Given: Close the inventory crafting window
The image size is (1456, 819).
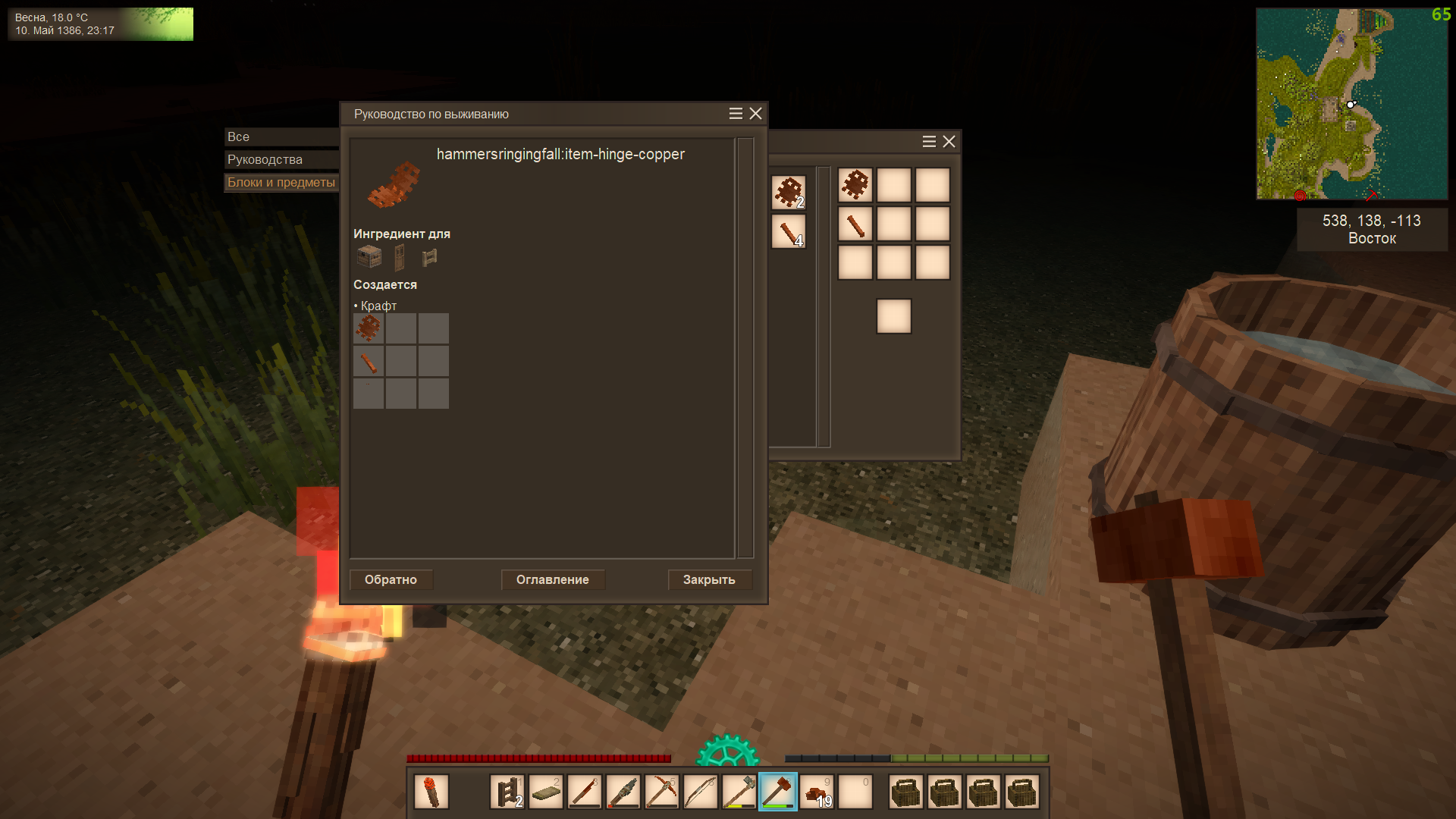Looking at the screenshot, I should click(949, 142).
